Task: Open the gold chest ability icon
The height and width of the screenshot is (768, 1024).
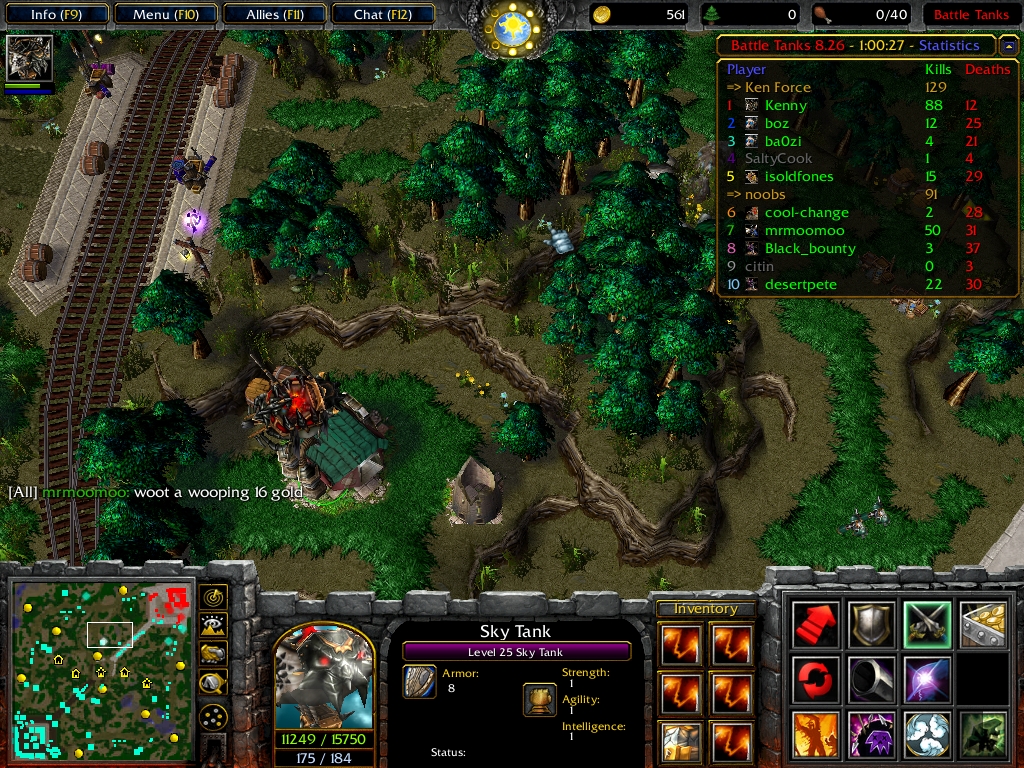Action: pos(982,624)
